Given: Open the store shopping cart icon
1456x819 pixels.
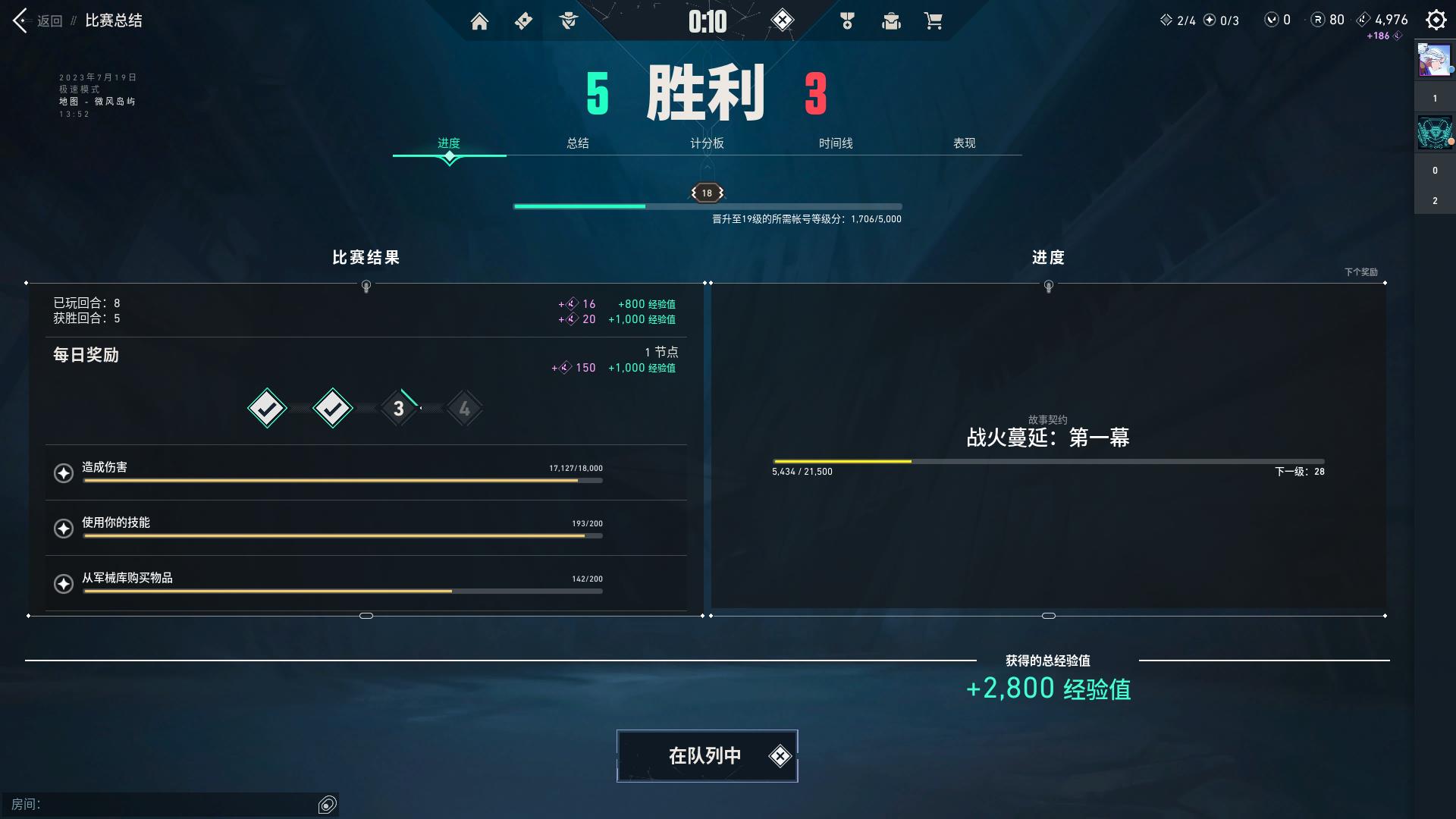Looking at the screenshot, I should [934, 21].
